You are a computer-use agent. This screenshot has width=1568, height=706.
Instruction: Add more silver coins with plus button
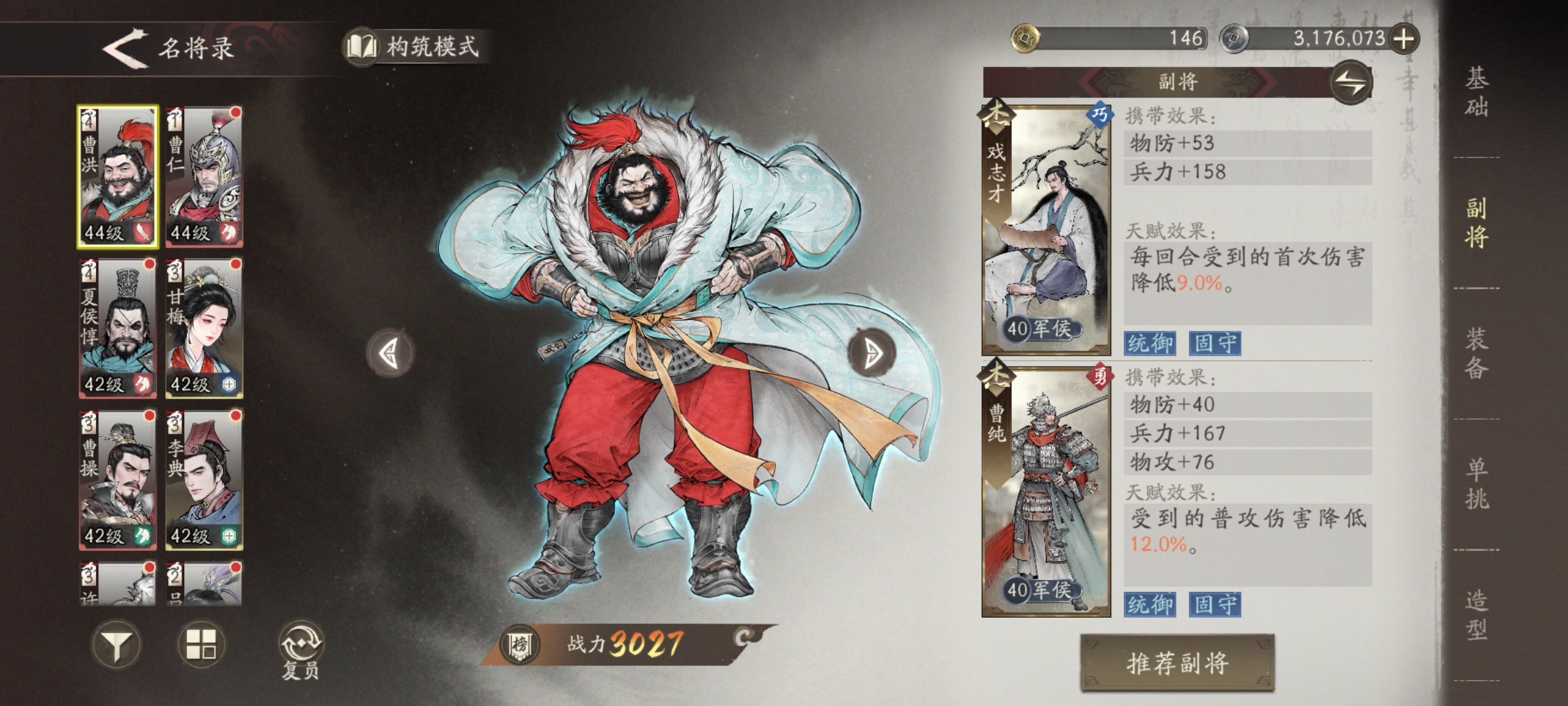pyautogui.click(x=1403, y=39)
